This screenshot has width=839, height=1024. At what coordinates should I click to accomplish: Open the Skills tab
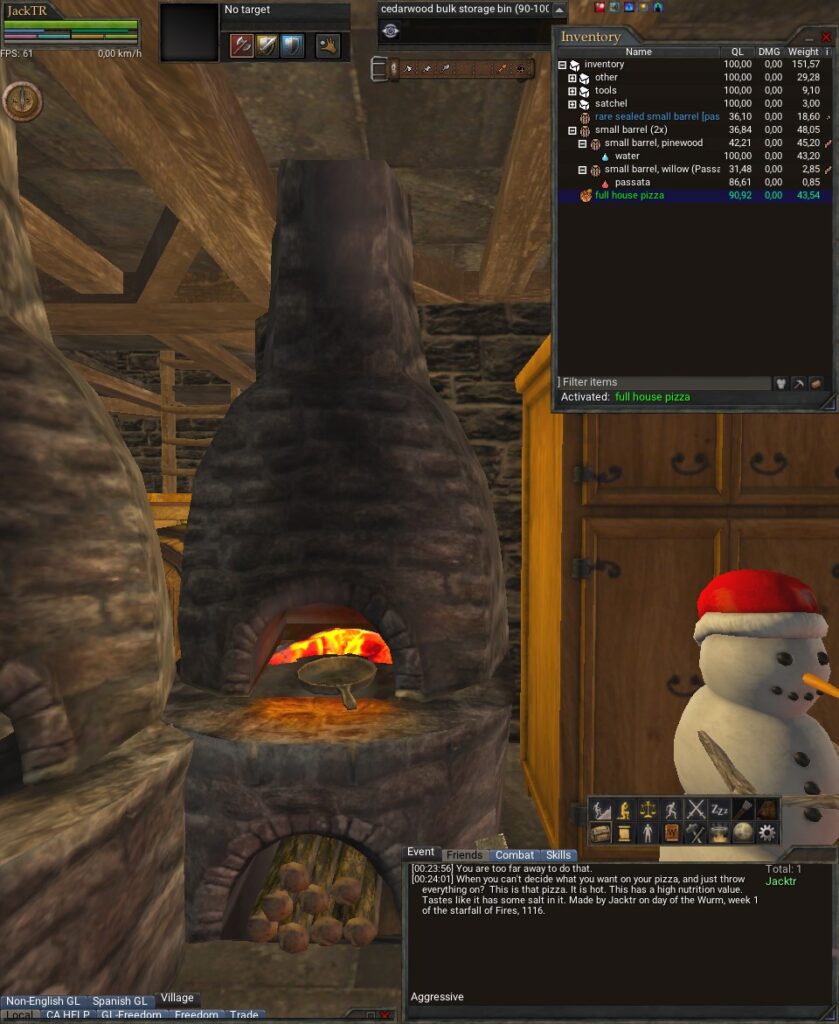(x=559, y=855)
